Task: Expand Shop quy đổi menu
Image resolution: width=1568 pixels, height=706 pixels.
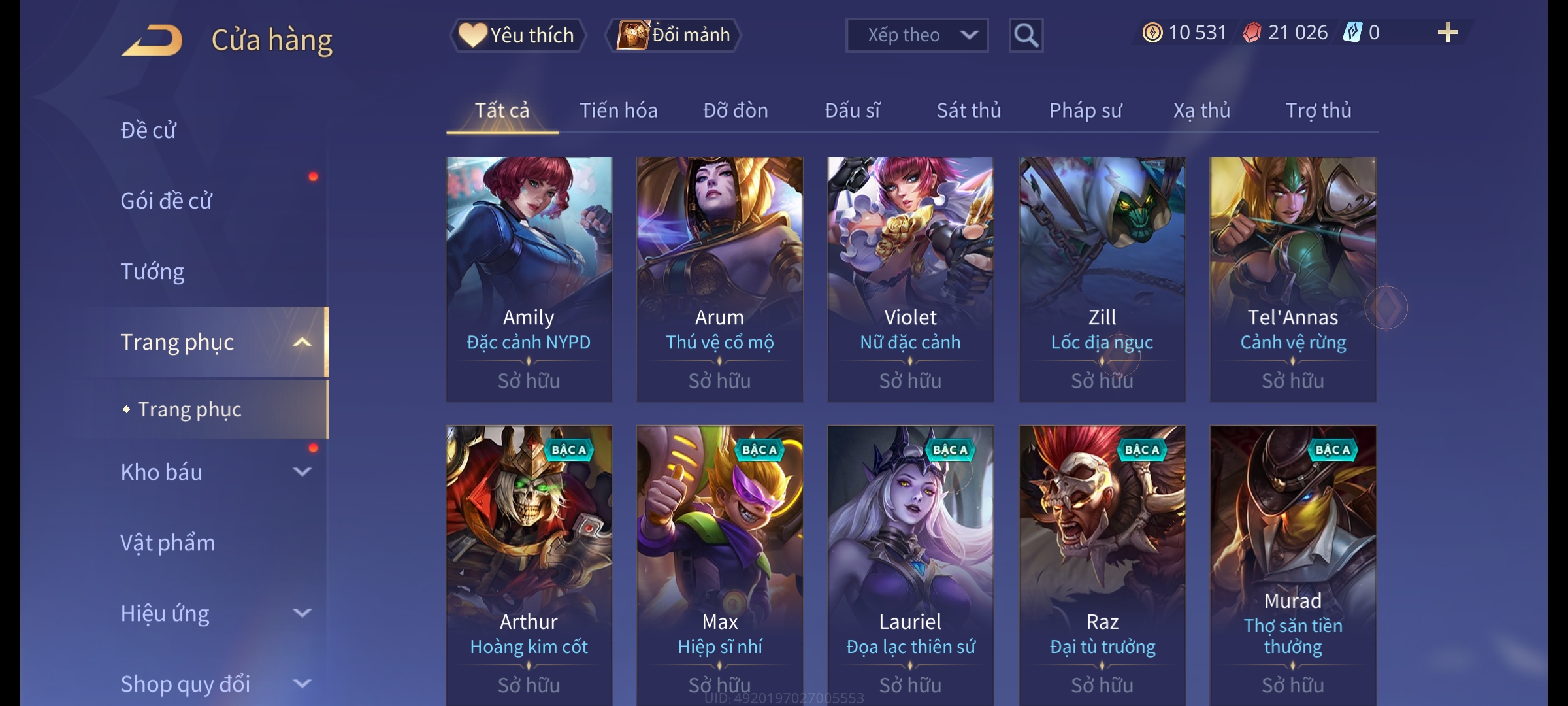Action: 216,684
